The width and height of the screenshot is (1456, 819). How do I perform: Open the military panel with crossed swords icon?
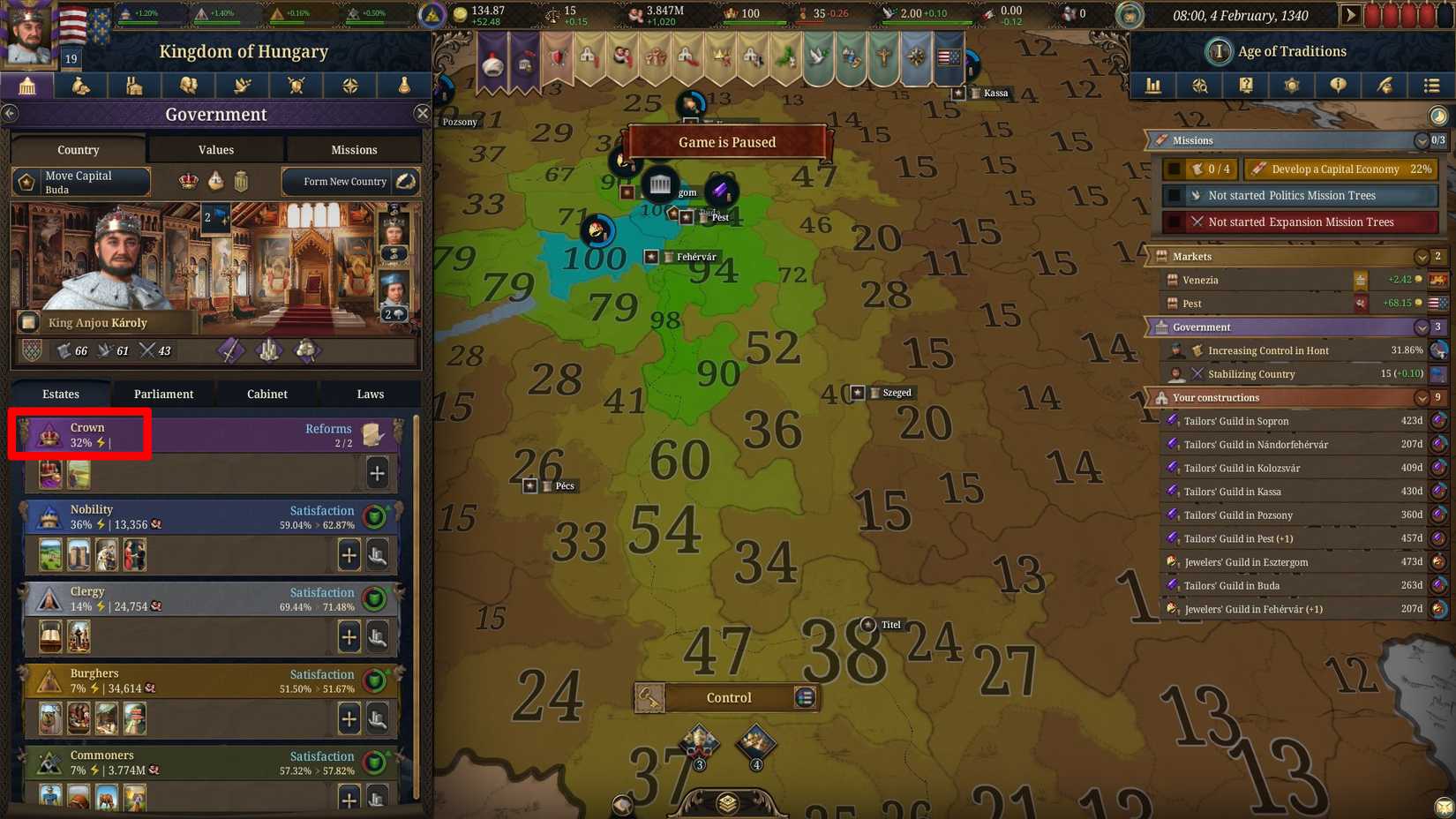click(x=296, y=86)
